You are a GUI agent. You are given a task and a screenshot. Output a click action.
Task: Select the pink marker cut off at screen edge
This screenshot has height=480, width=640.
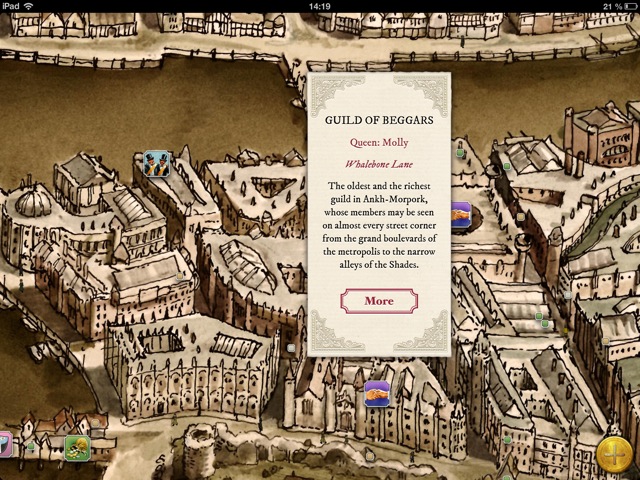(4, 444)
